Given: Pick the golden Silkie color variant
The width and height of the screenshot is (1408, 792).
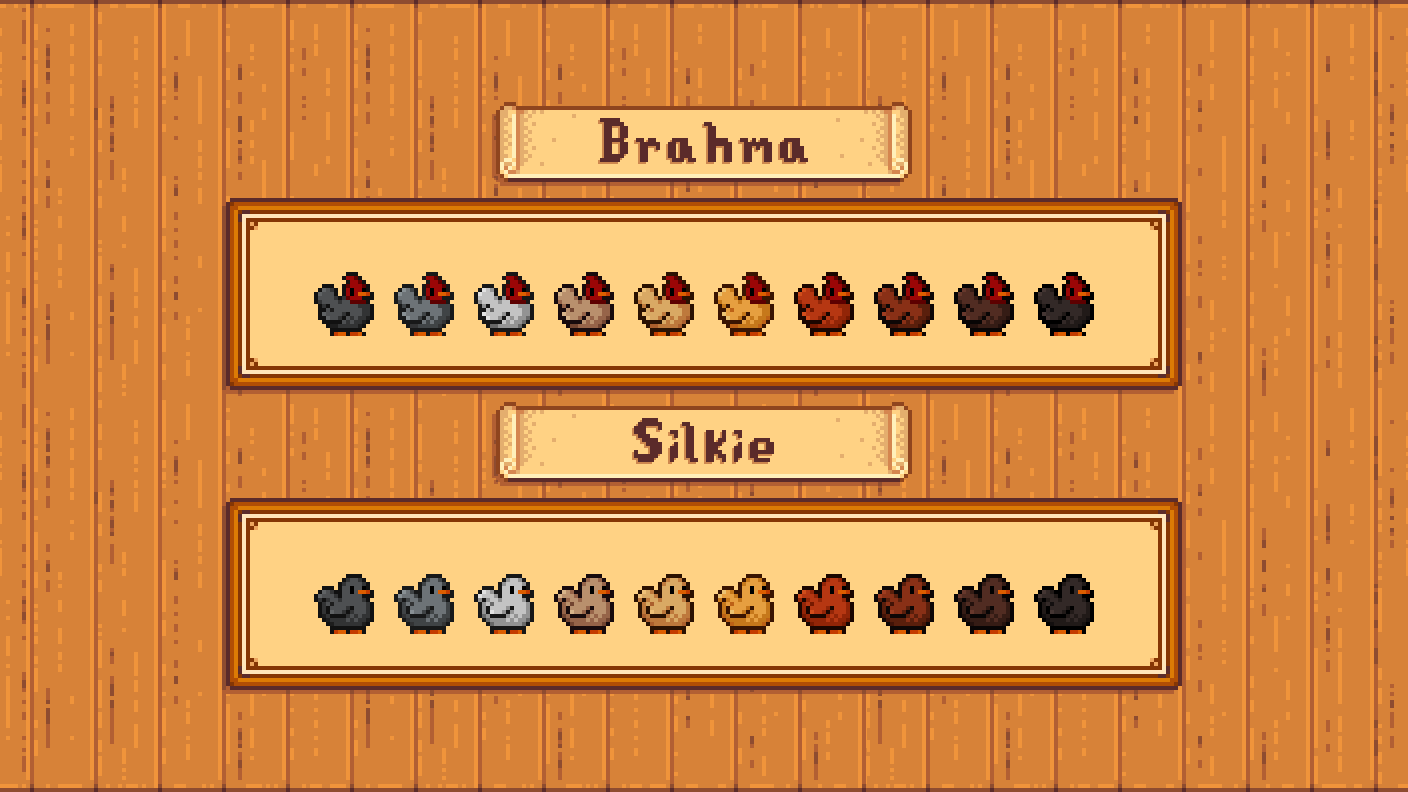Looking at the screenshot, I should [x=742, y=605].
